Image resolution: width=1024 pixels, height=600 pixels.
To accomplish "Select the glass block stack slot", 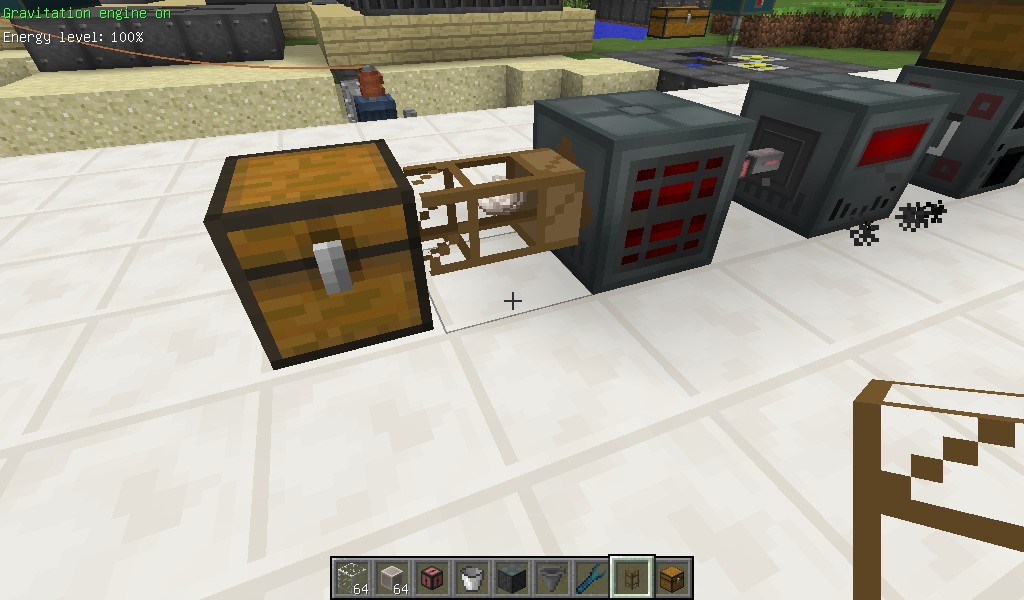I will pyautogui.click(x=352, y=577).
